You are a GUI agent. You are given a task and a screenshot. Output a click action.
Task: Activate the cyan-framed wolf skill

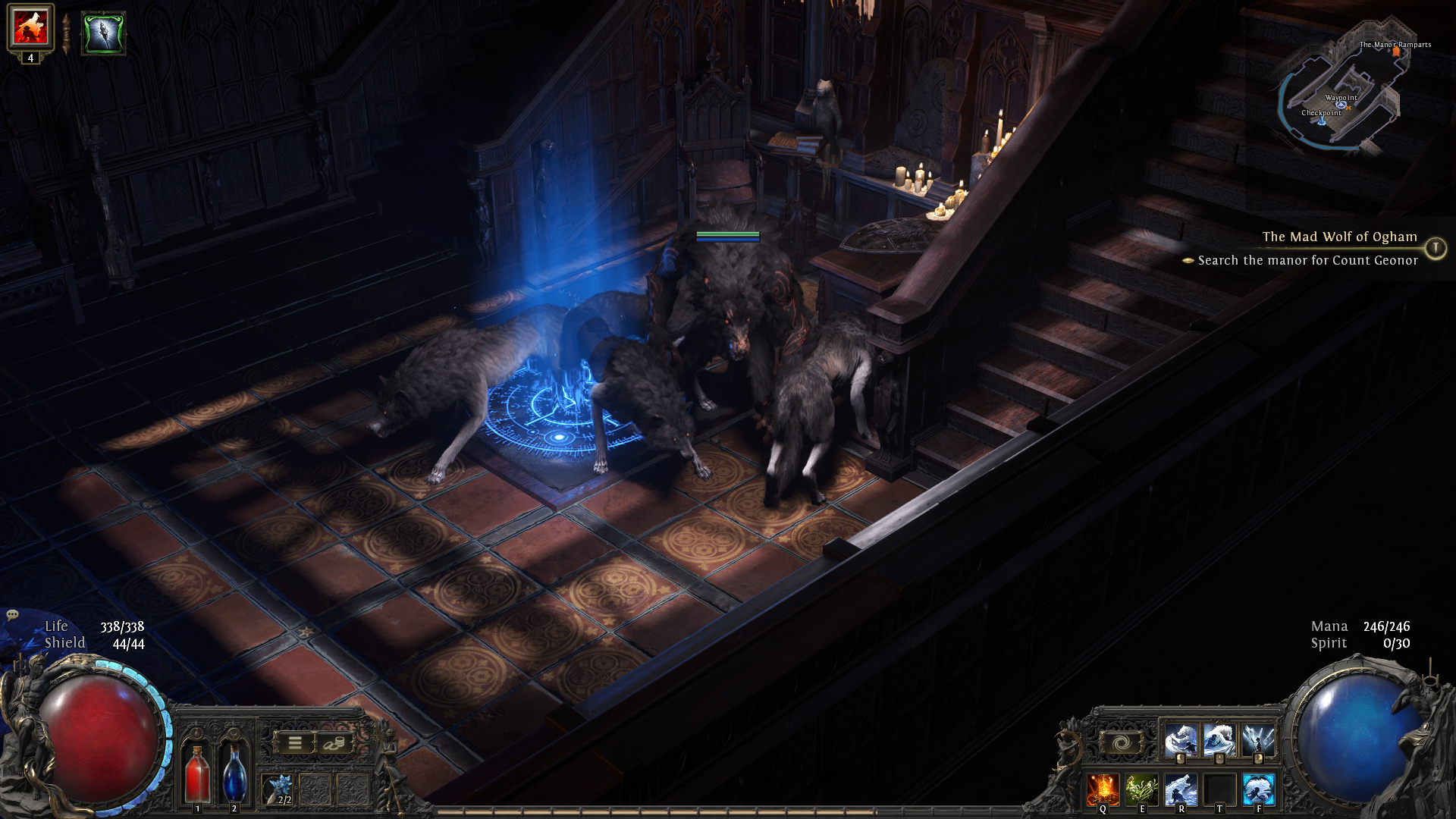pos(1259,789)
